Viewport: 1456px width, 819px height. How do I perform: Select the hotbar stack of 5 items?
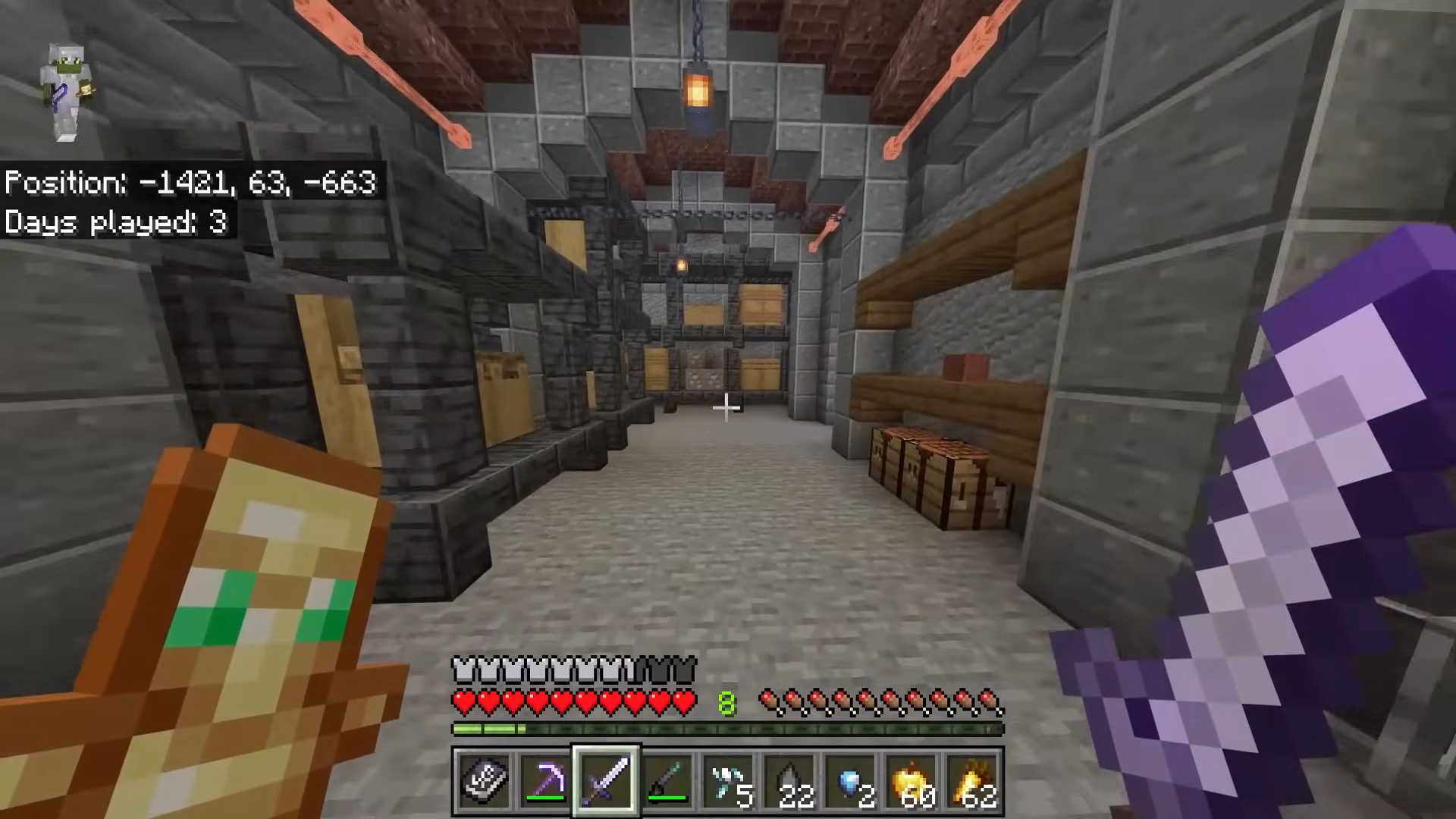coord(728,780)
